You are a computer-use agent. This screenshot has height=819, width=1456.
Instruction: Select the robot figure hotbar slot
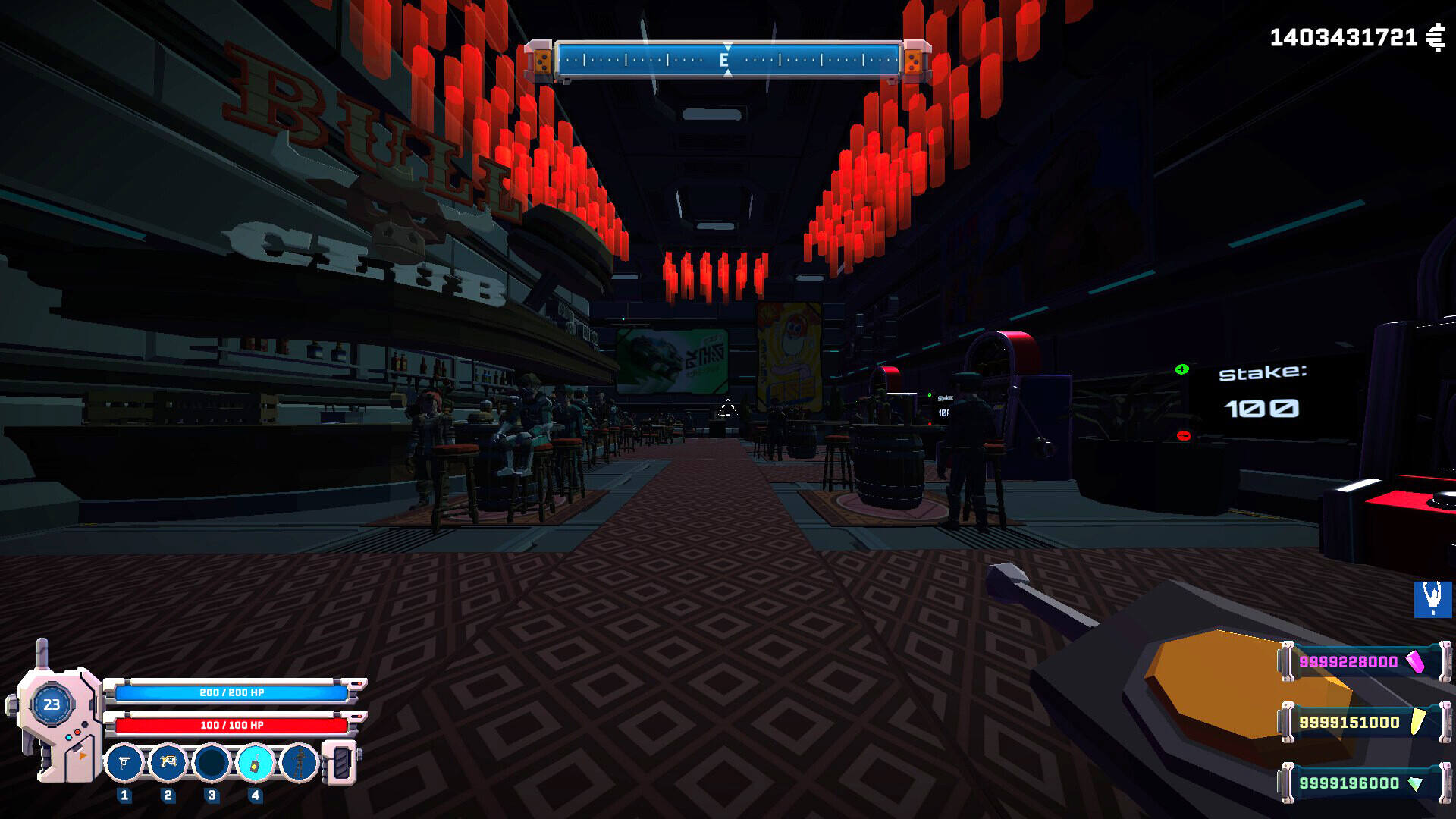point(299,762)
